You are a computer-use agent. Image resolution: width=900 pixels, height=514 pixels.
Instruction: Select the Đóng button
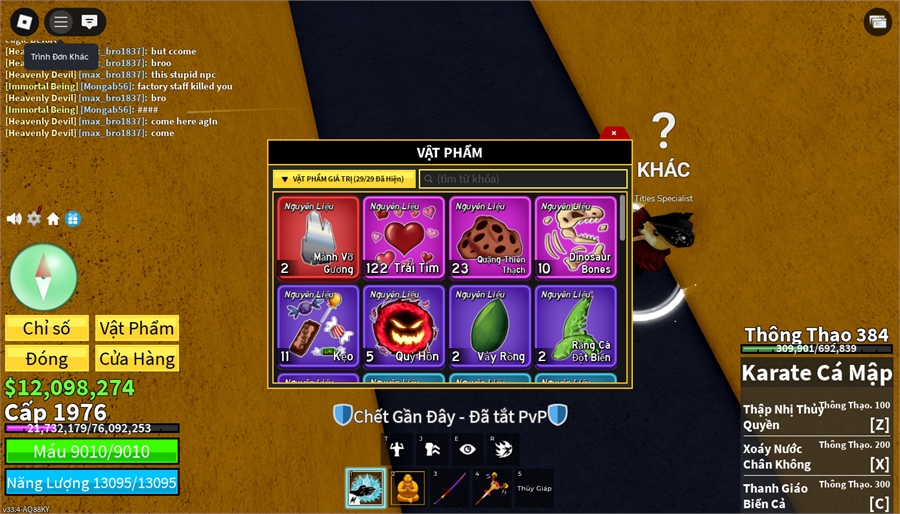47,358
